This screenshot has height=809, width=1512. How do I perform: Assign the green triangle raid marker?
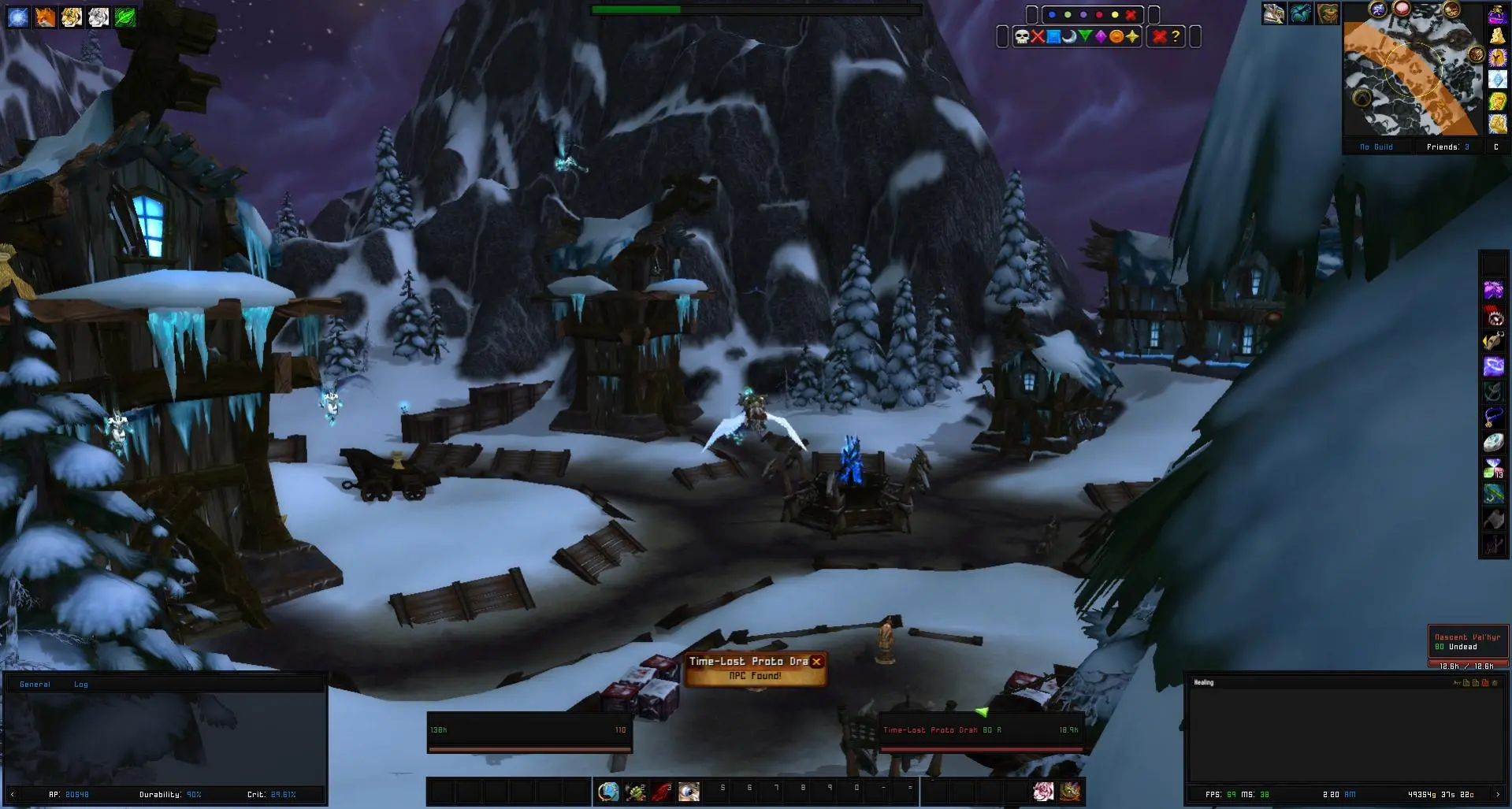tap(1085, 36)
